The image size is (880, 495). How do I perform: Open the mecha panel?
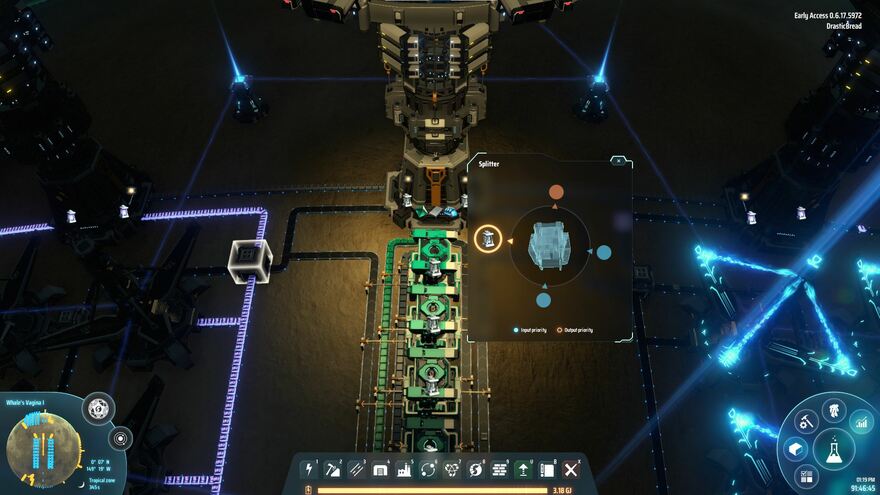tap(833, 410)
